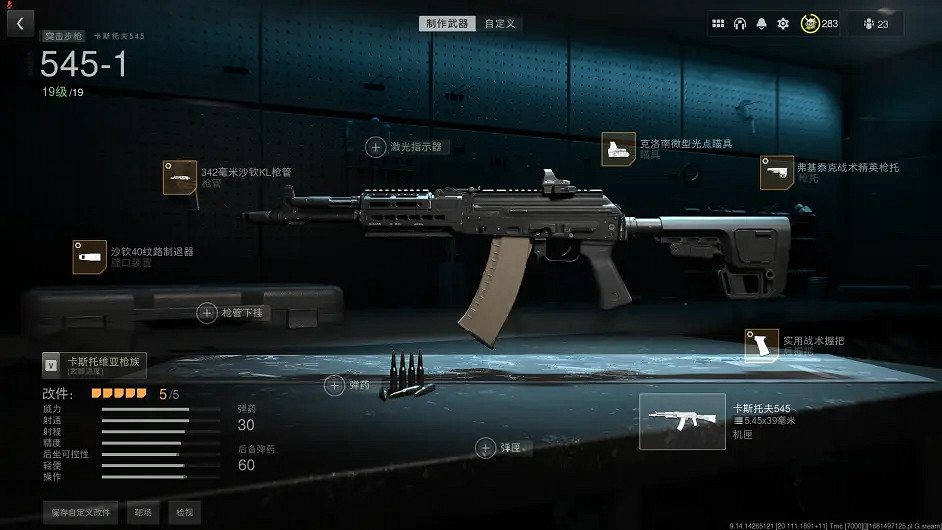Switch to the 自定义 tab
Screen dimensions: 942x530
(x=499, y=23)
